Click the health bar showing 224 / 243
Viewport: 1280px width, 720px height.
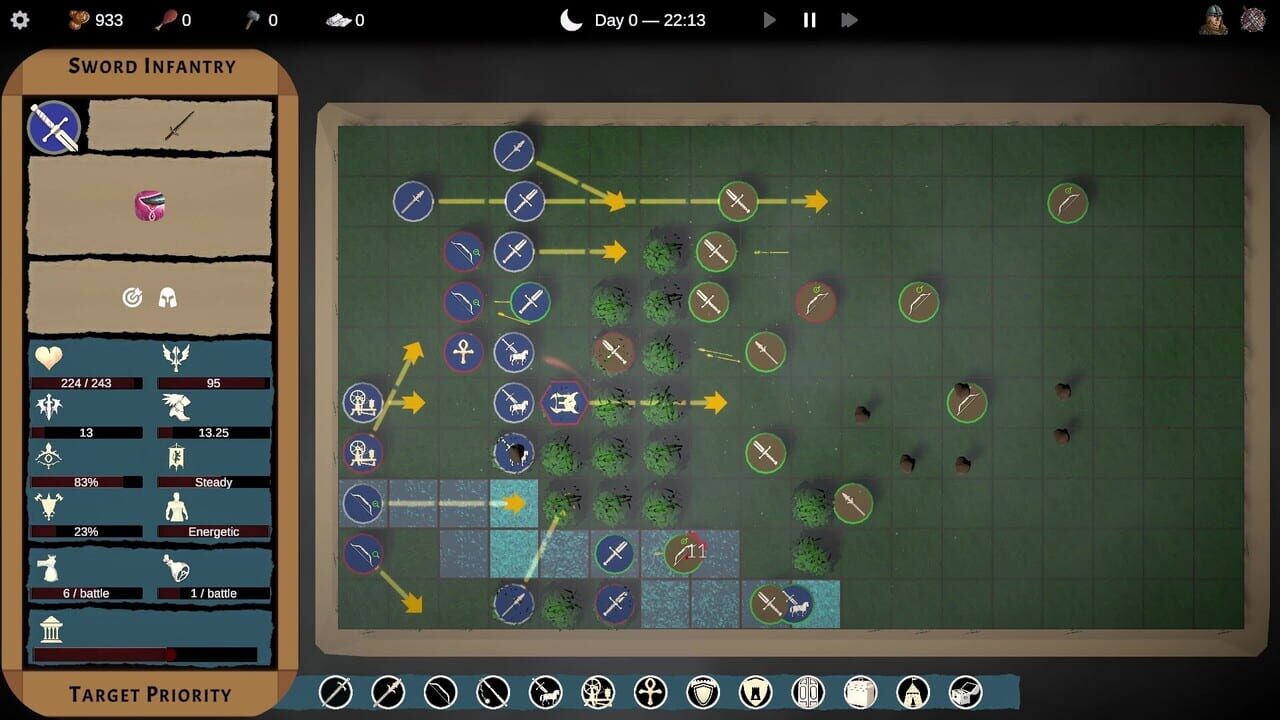[85, 382]
